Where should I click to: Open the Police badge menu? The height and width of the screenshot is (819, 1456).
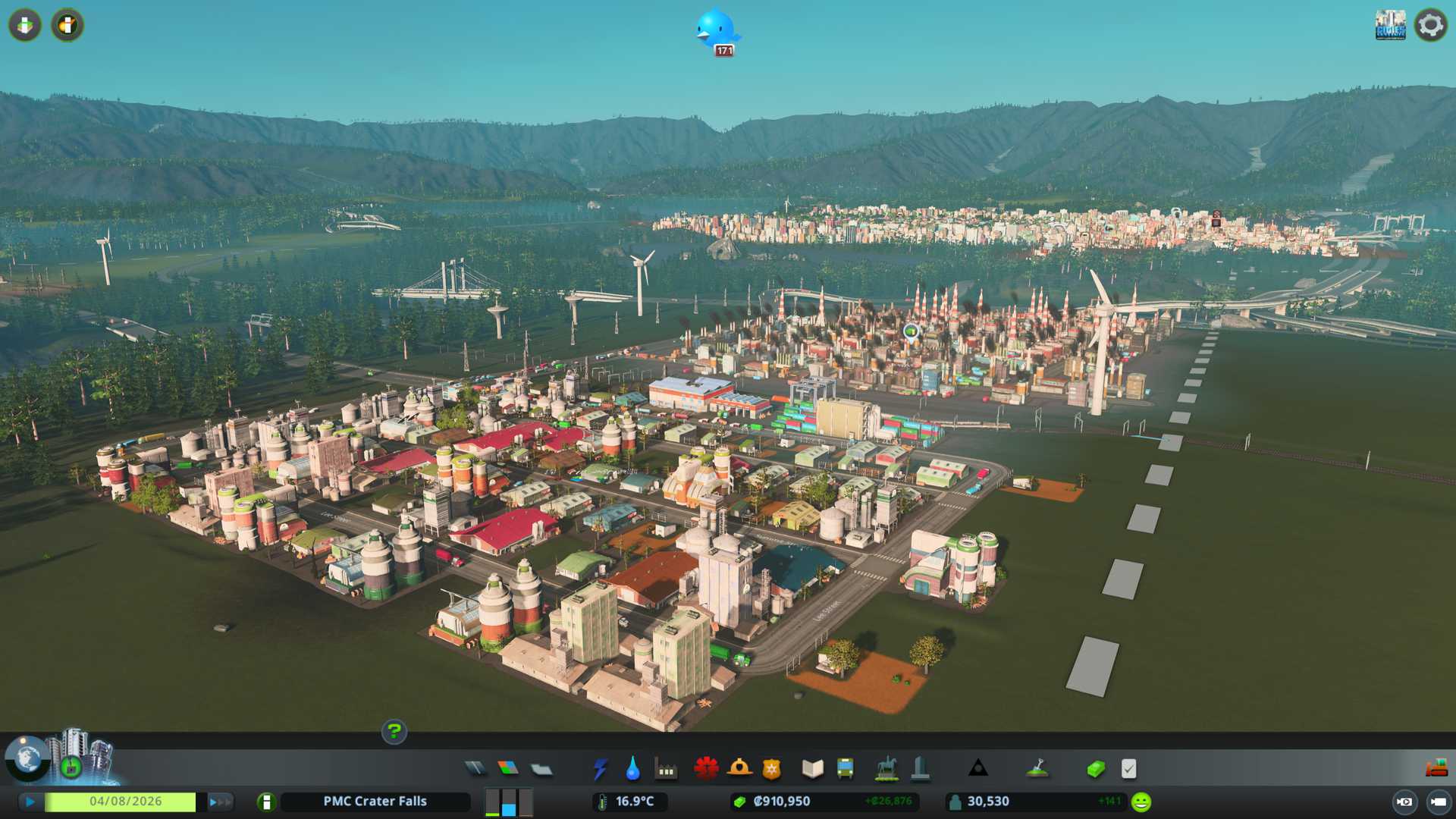tap(772, 769)
